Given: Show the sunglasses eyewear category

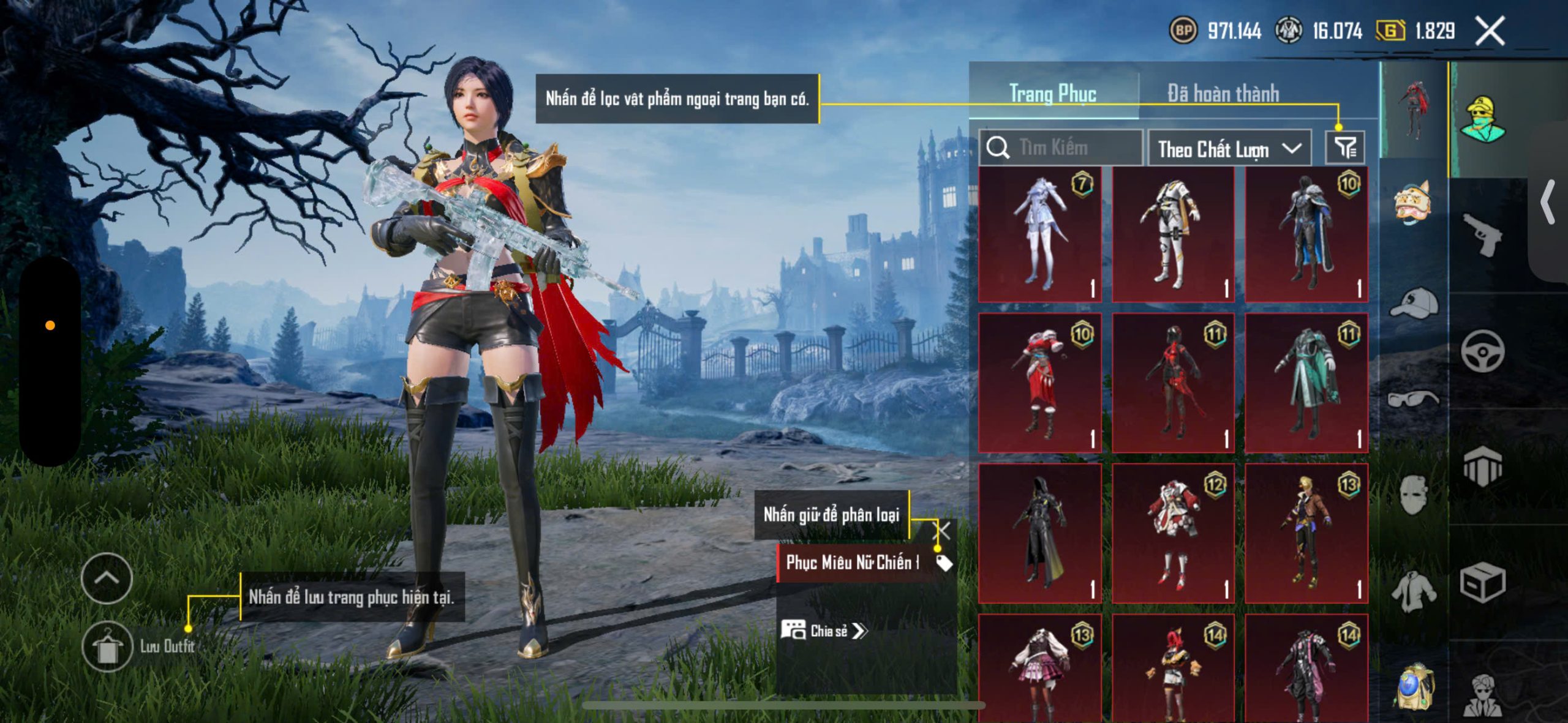Looking at the screenshot, I should (1414, 399).
